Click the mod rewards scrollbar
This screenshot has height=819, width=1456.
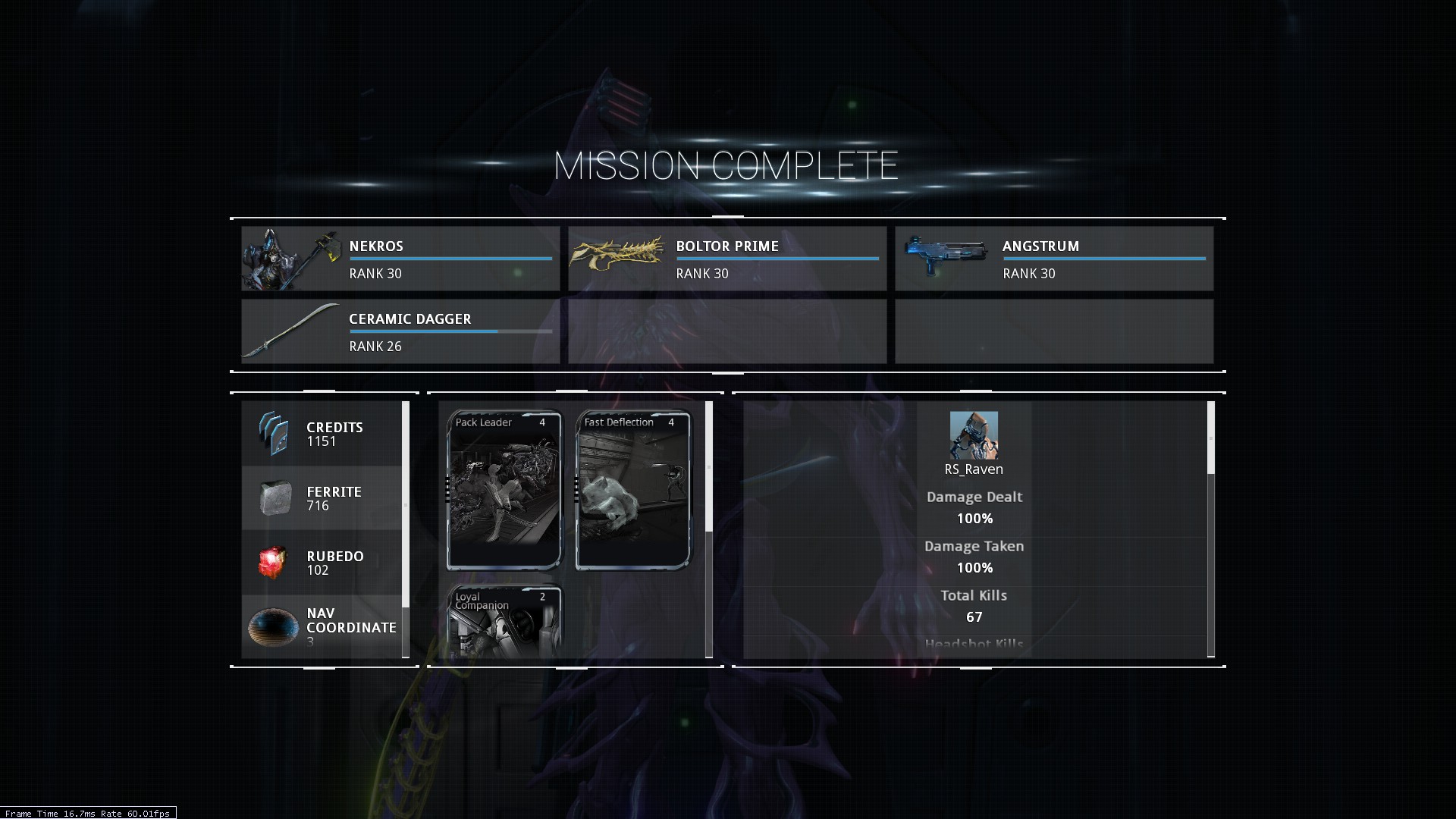pyautogui.click(x=709, y=466)
